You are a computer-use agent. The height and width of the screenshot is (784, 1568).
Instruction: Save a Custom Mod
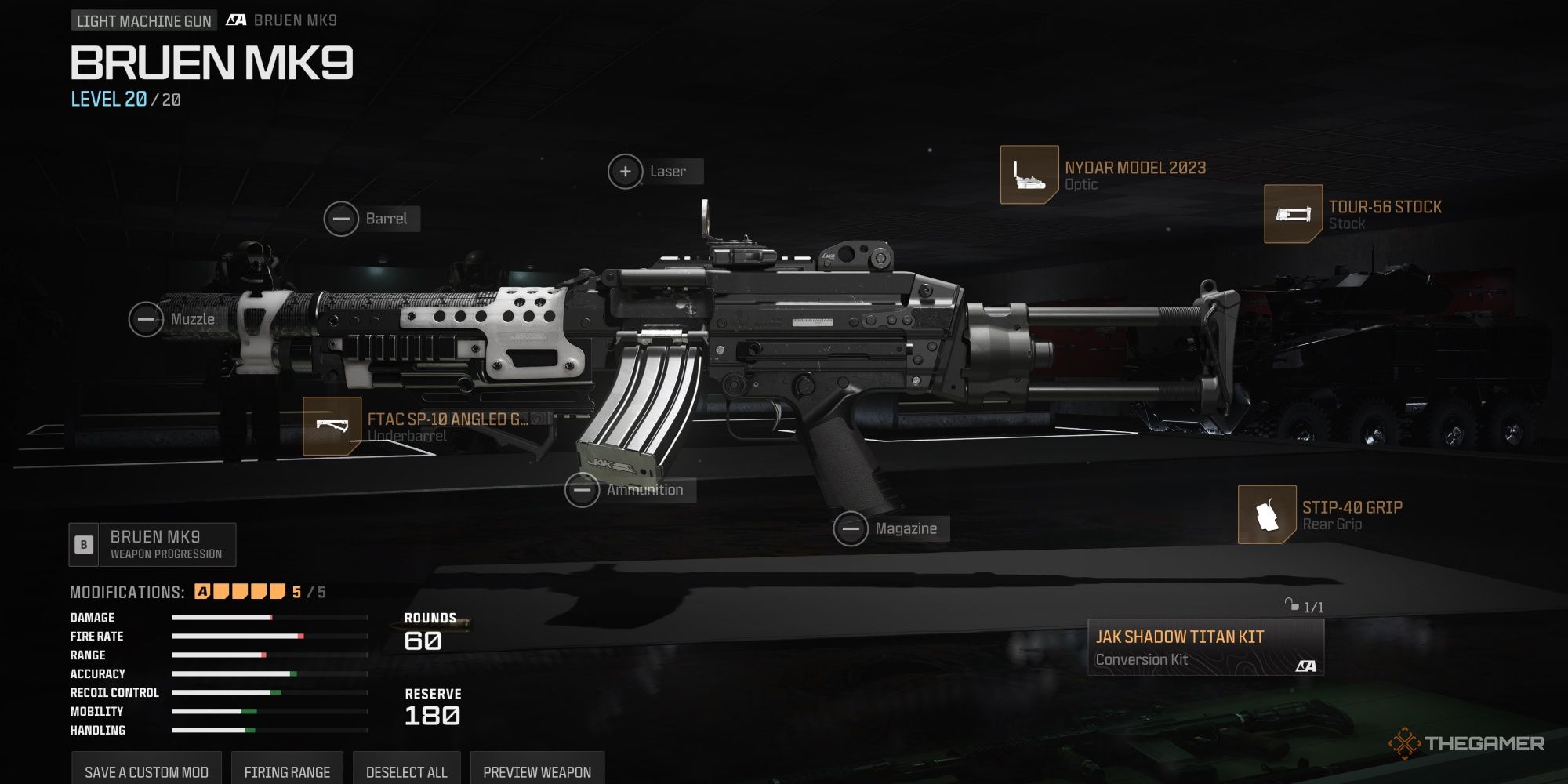[147, 771]
